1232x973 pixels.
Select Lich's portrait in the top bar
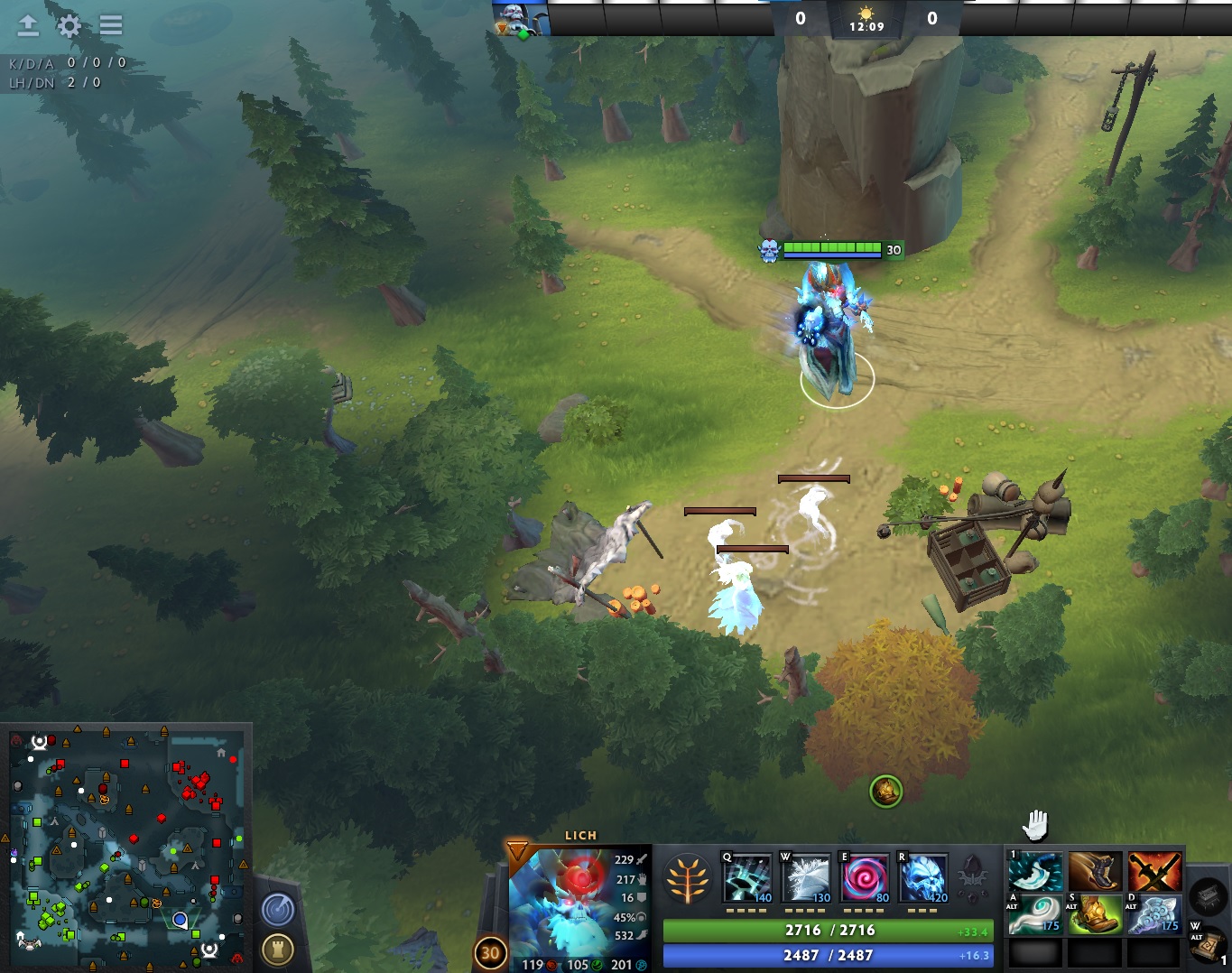click(520, 19)
